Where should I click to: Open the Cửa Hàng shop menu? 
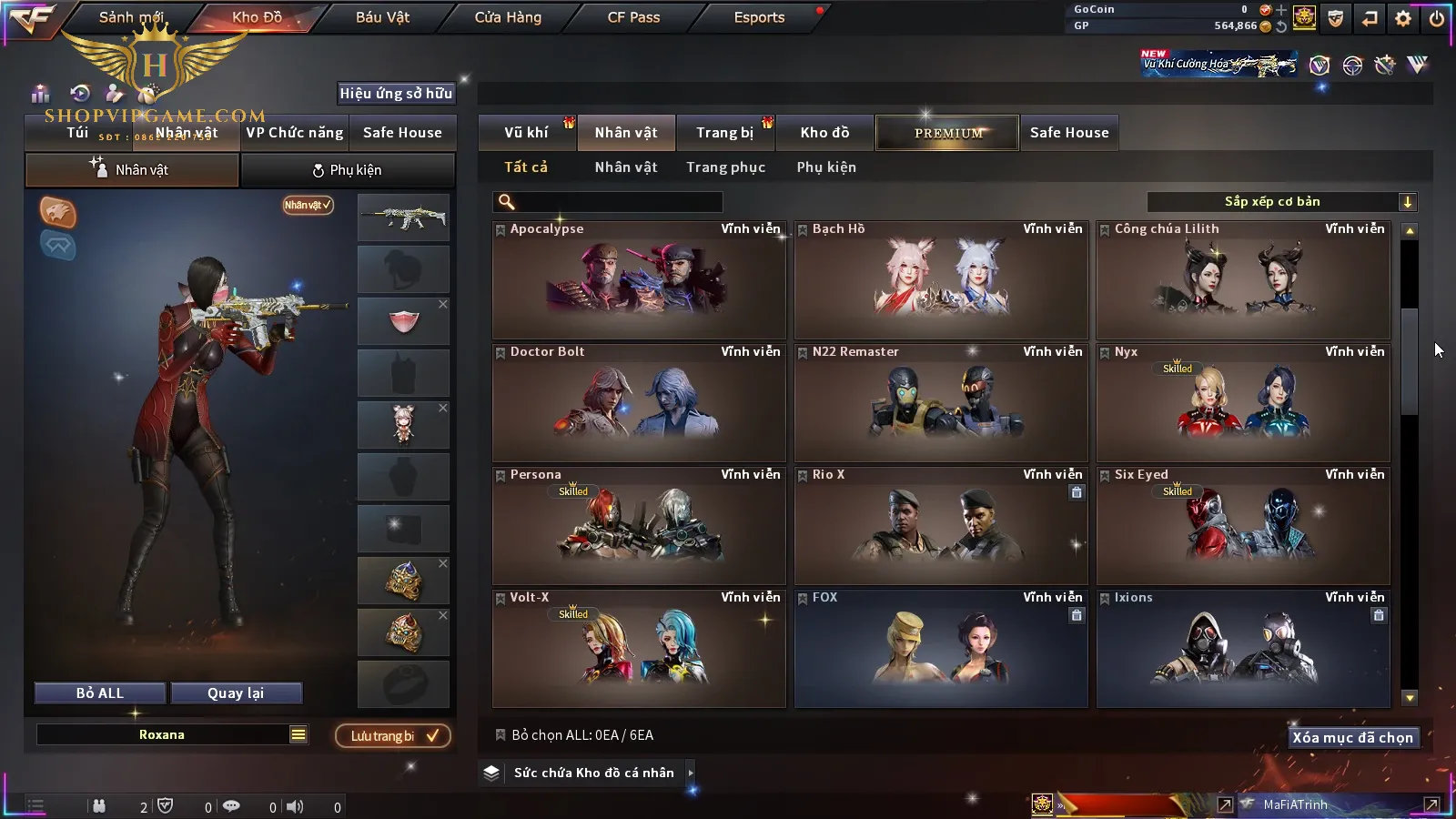pos(508,17)
